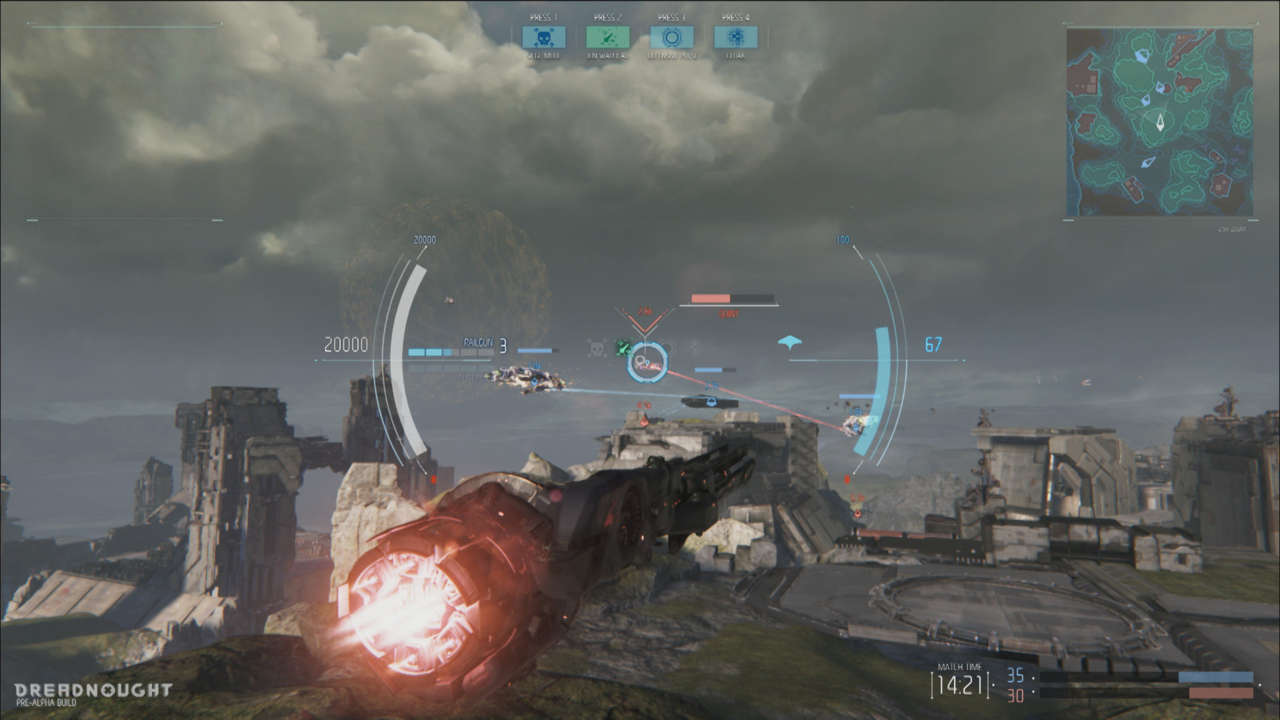Open the minimap
The width and height of the screenshot is (1280, 720).
click(x=1159, y=122)
